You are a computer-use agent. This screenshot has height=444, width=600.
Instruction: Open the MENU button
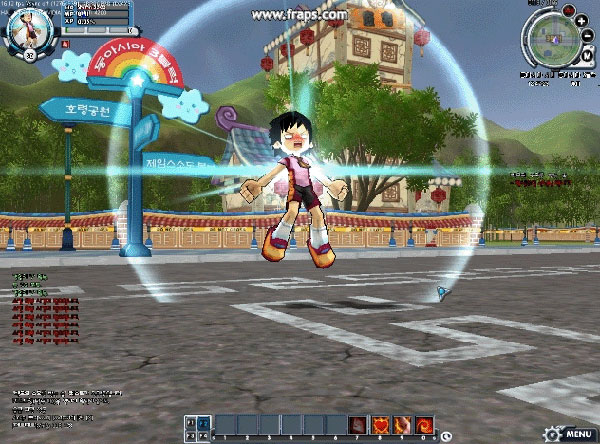click(578, 434)
